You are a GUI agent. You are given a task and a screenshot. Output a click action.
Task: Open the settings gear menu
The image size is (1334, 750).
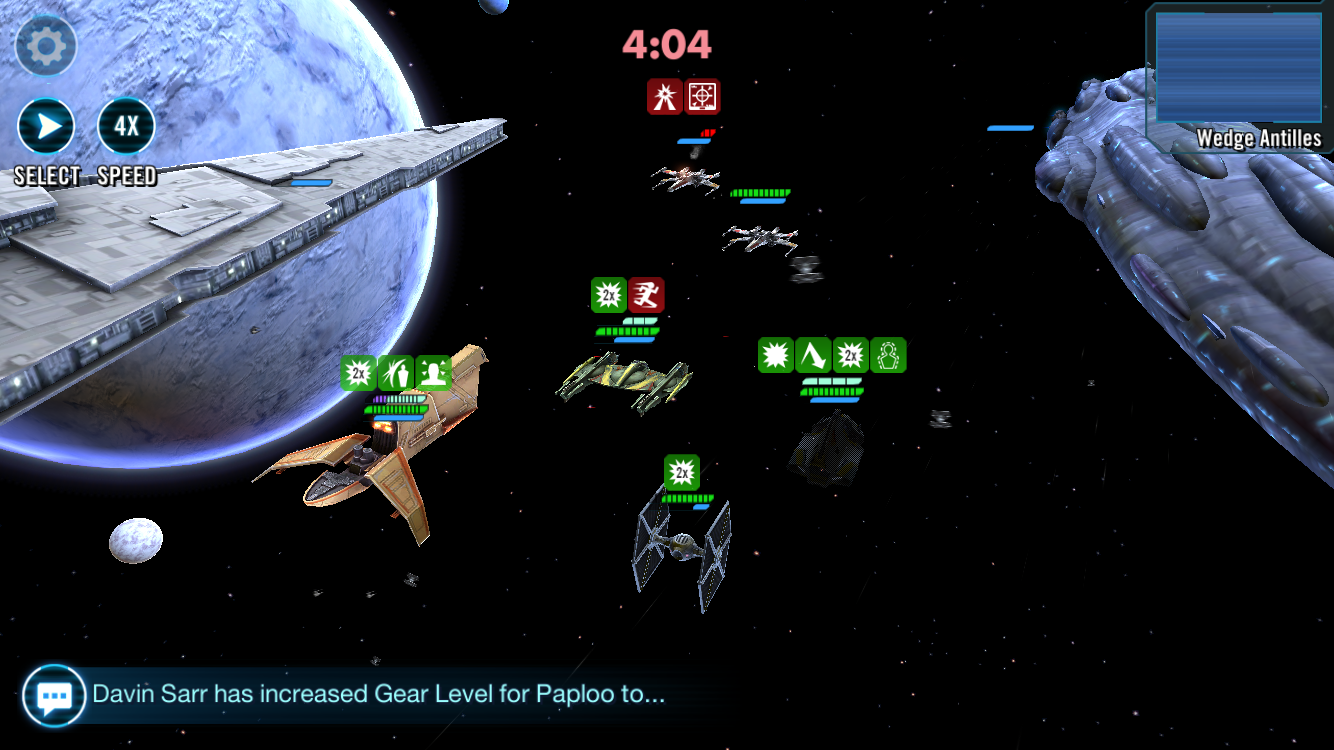click(x=46, y=46)
